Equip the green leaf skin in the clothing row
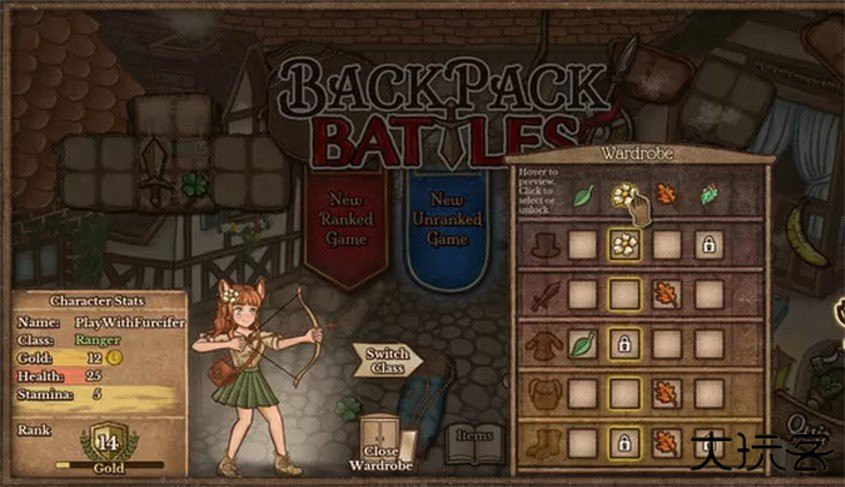Screen dimensions: 845x487 click(582, 344)
